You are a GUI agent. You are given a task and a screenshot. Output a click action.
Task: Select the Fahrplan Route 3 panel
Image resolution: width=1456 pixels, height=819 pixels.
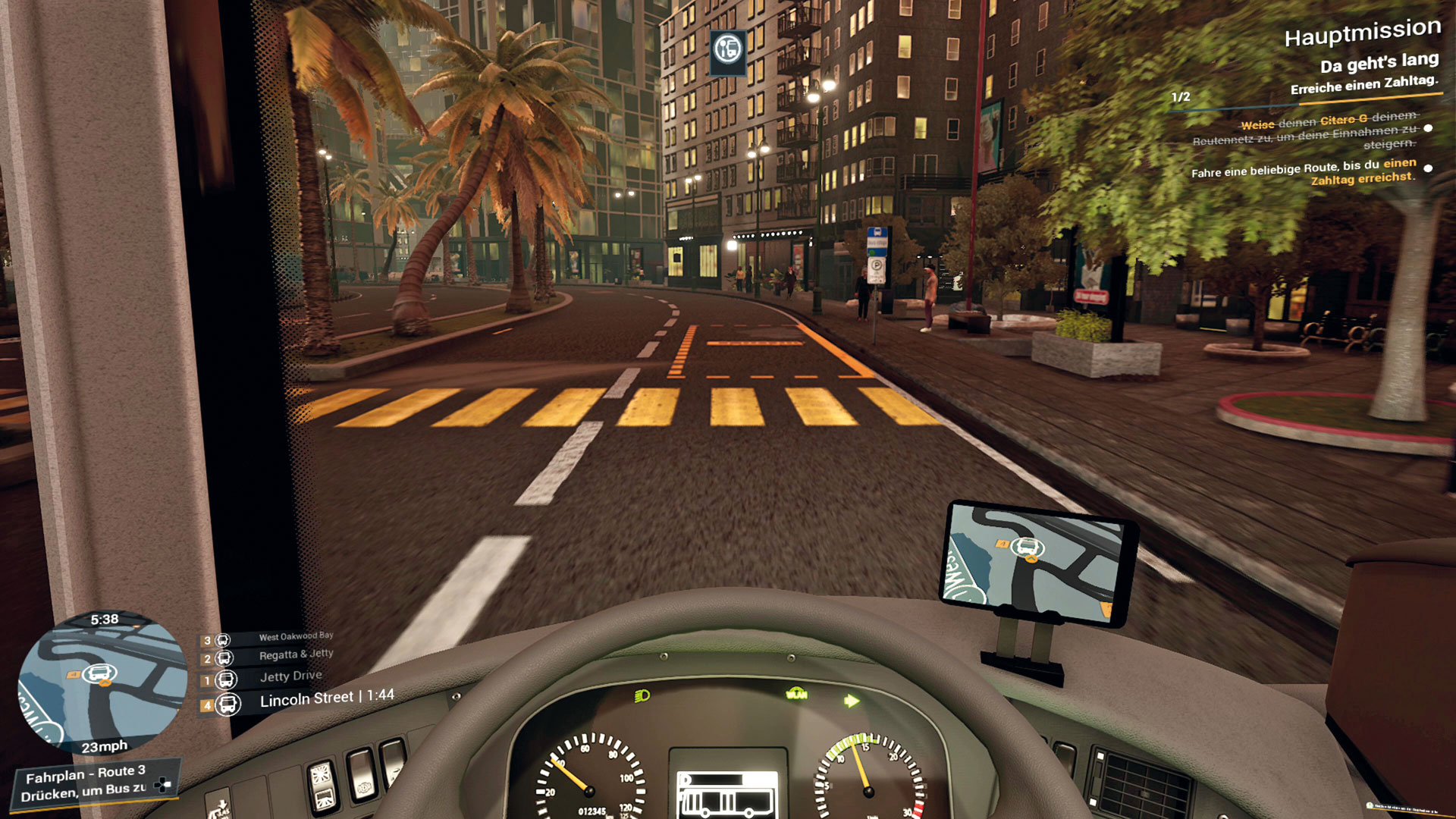pyautogui.click(x=95, y=783)
